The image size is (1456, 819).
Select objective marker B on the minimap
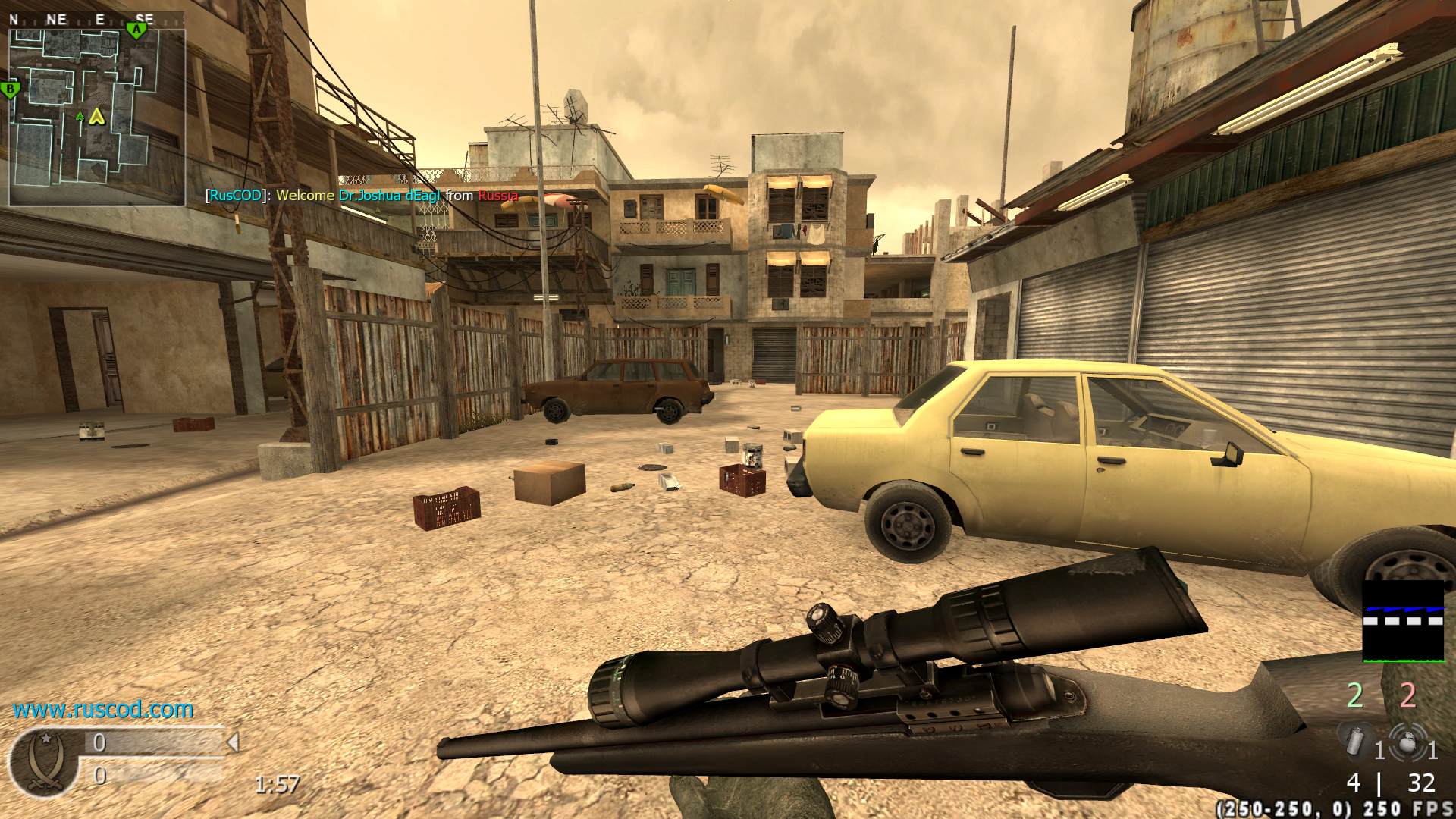[11, 90]
